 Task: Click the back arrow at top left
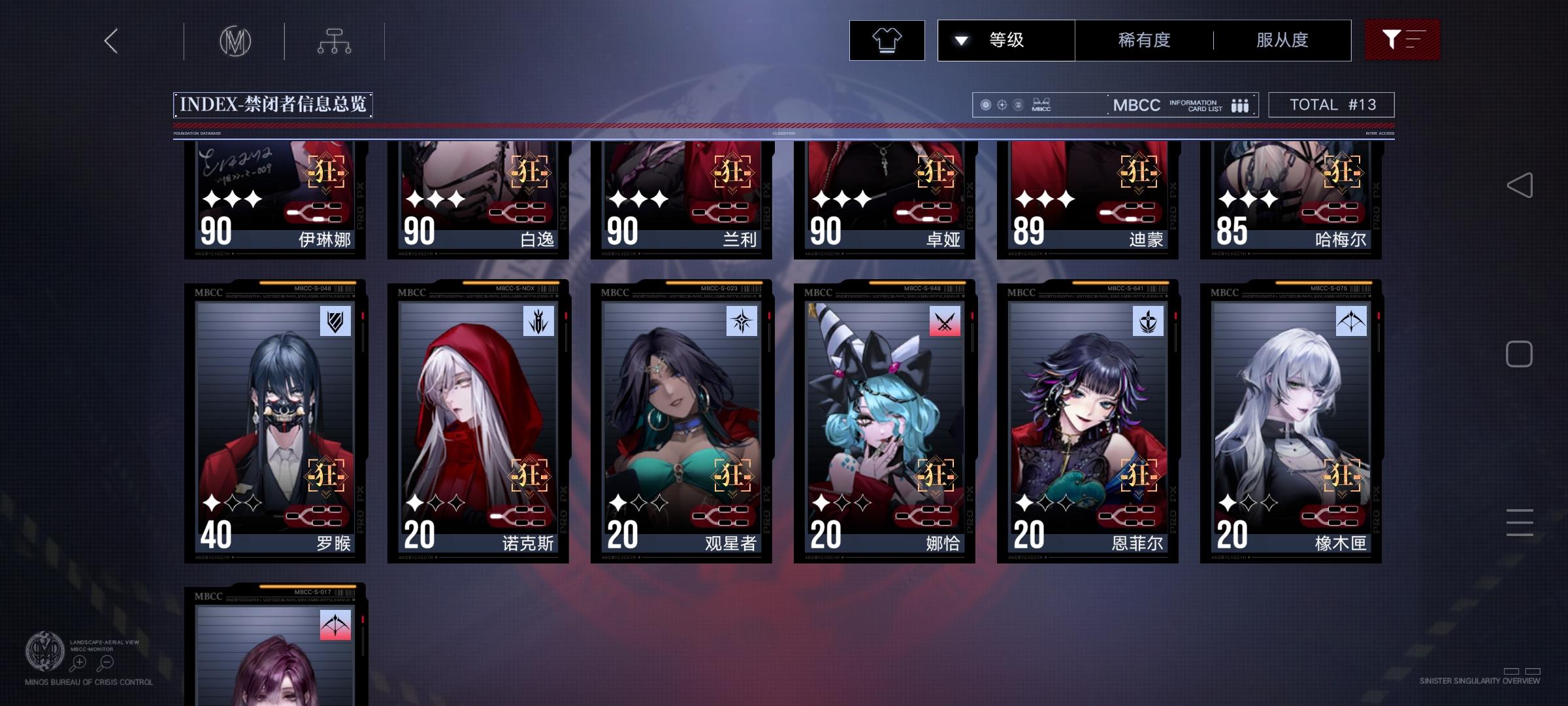click(110, 40)
